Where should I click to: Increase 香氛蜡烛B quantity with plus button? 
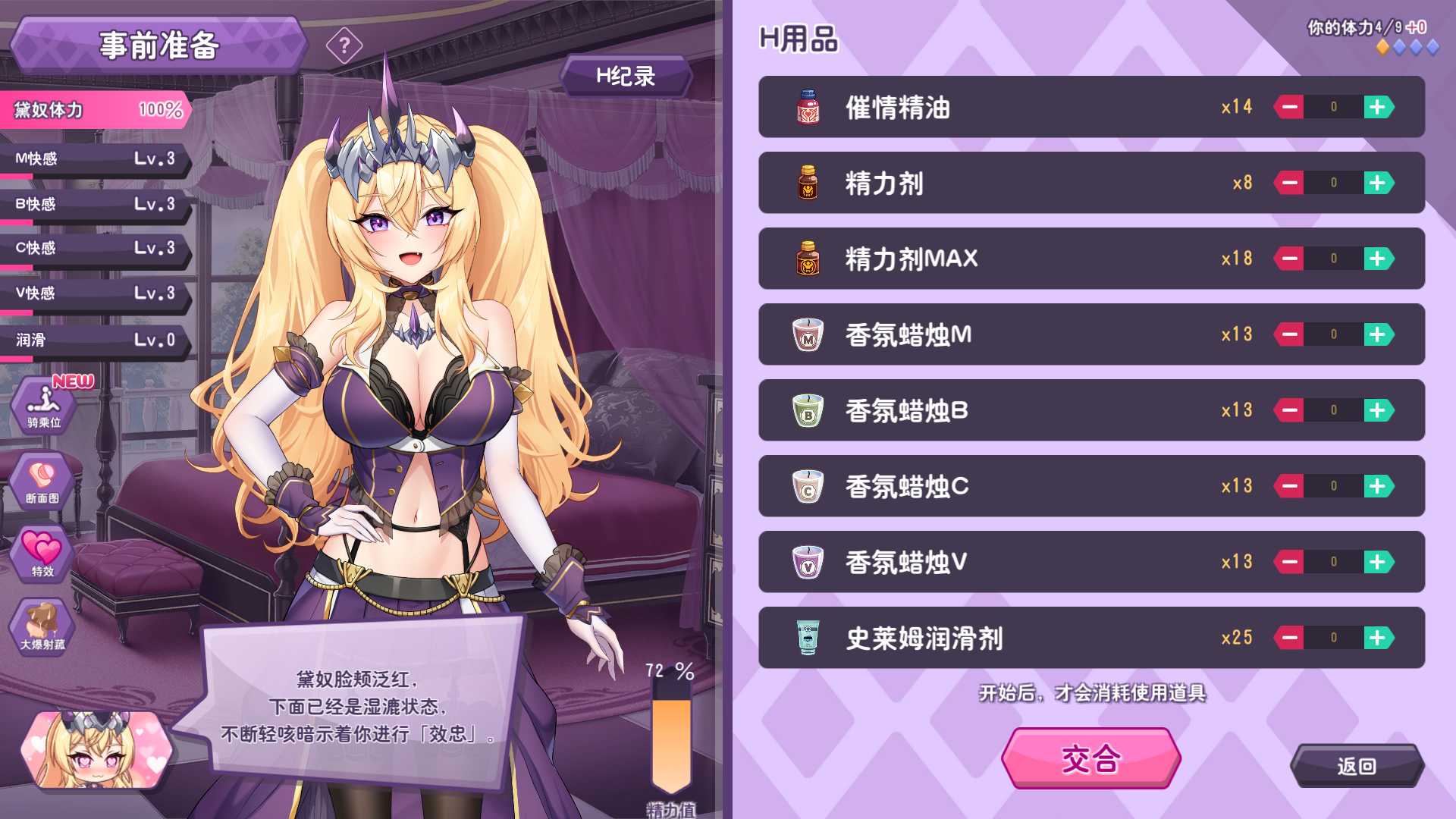point(1379,410)
